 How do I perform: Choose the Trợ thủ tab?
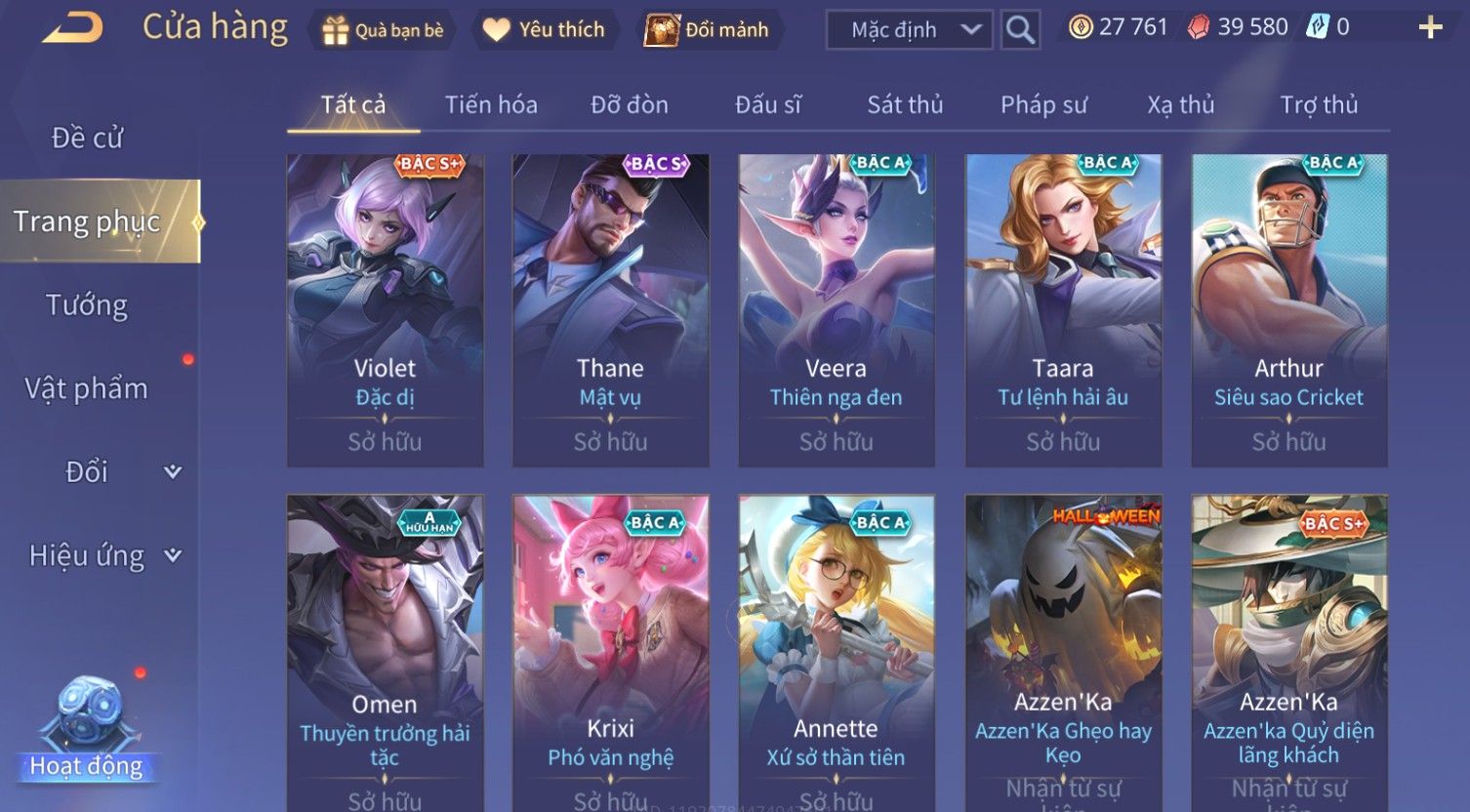point(1319,104)
